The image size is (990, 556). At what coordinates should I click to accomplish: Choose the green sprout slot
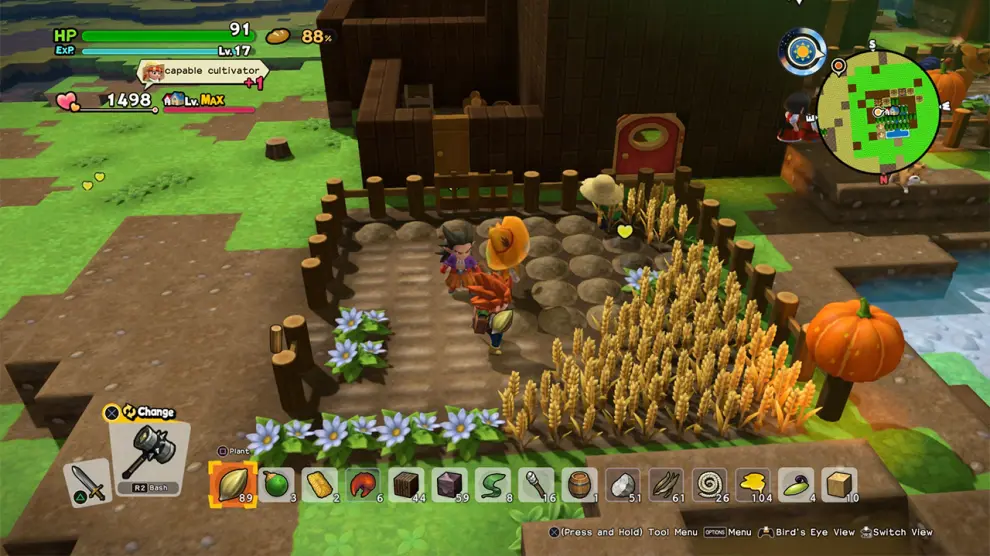pos(797,485)
